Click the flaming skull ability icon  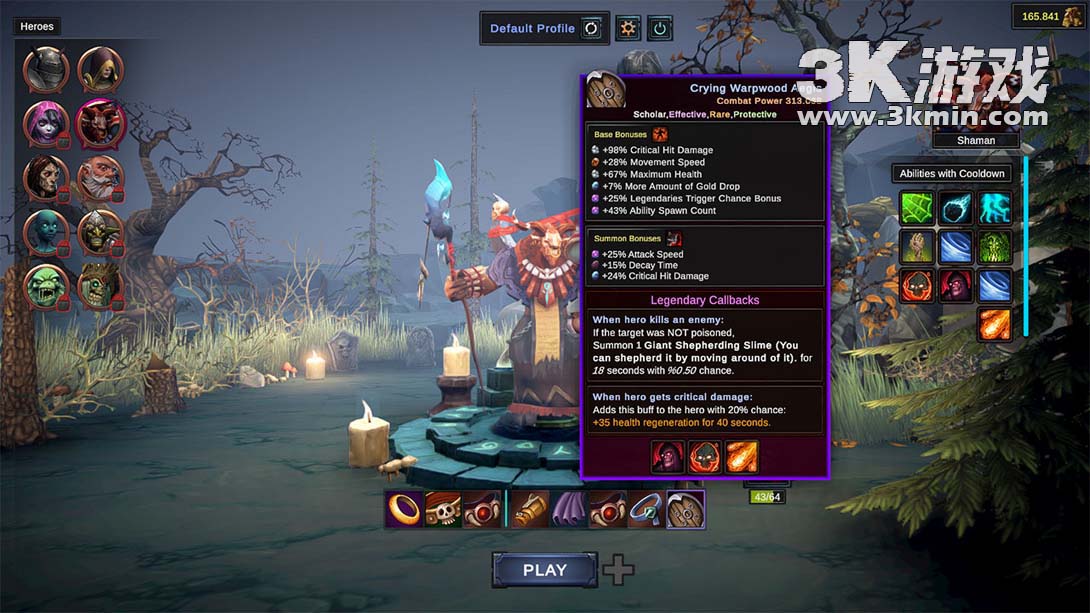pos(917,286)
